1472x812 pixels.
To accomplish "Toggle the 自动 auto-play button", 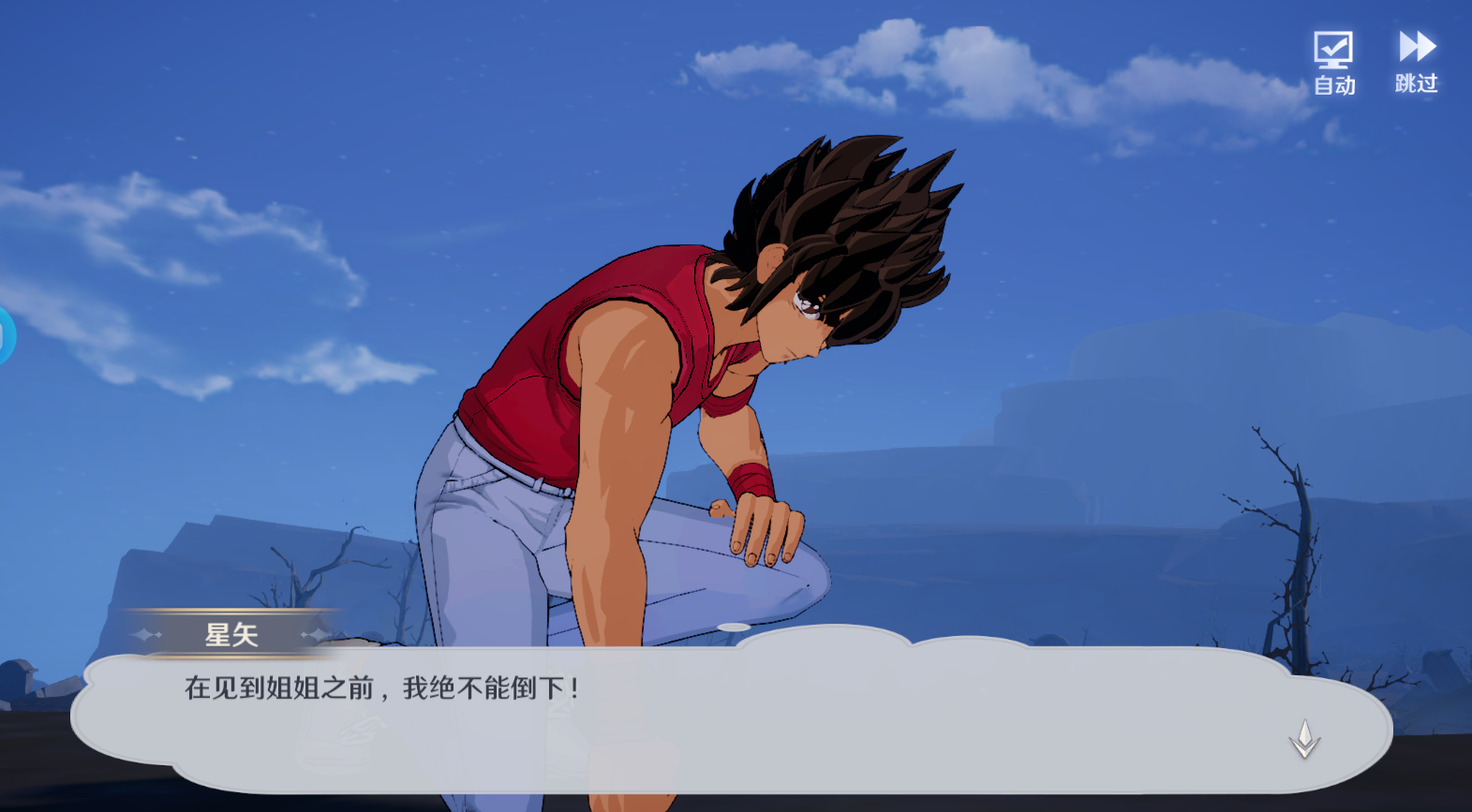I will point(1333,62).
